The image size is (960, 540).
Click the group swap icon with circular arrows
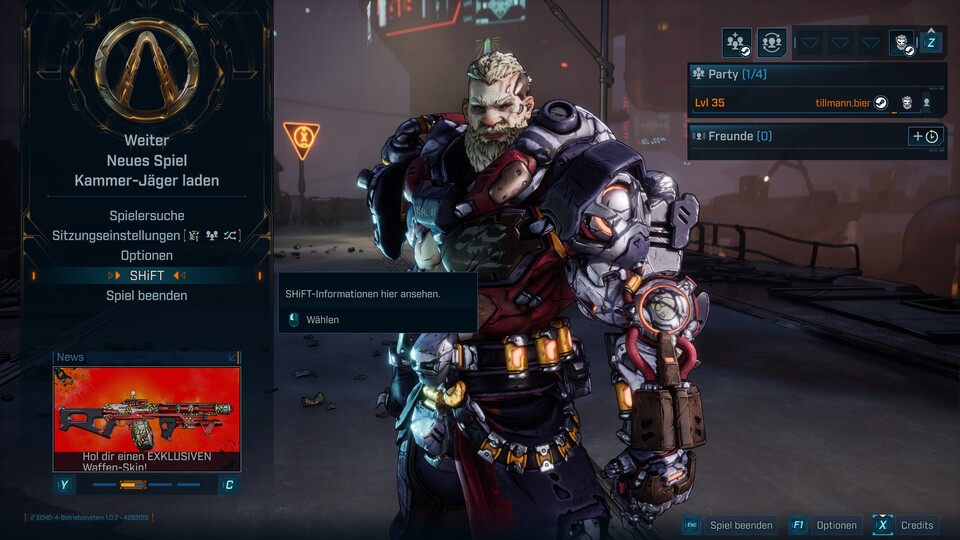click(771, 43)
